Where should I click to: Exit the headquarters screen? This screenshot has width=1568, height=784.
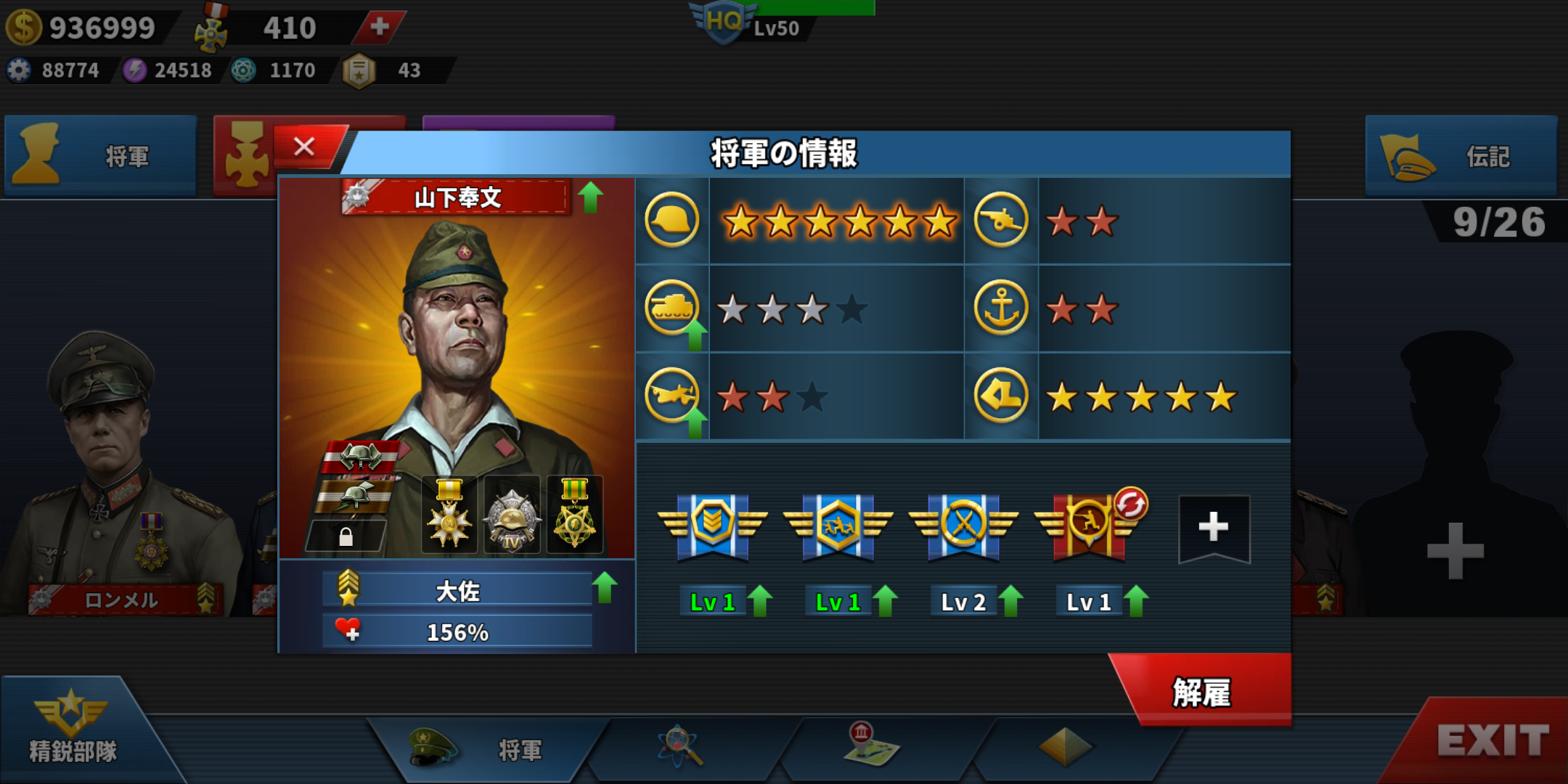click(1491, 741)
